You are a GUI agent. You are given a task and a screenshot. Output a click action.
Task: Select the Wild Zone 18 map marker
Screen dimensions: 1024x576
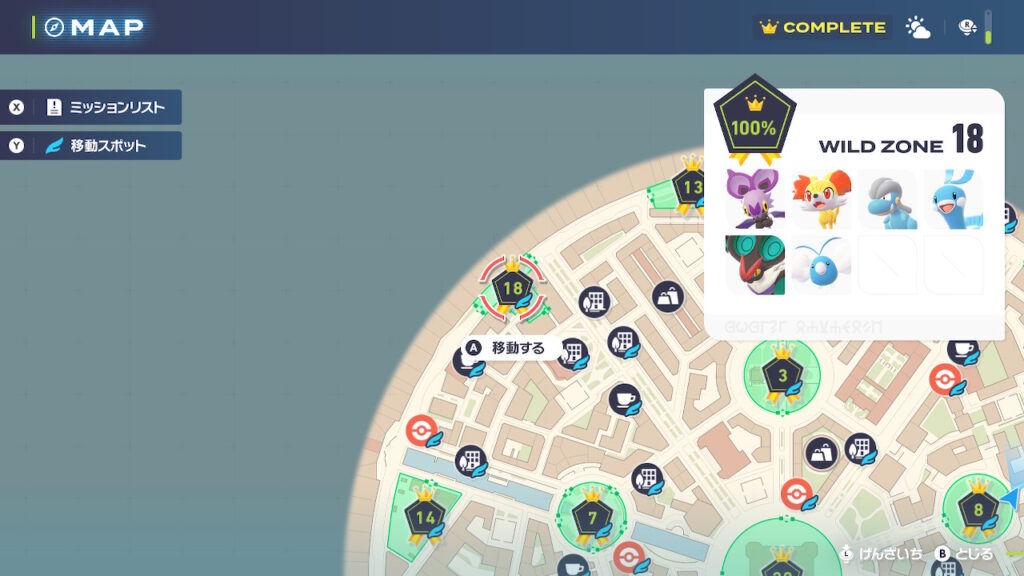click(512, 289)
